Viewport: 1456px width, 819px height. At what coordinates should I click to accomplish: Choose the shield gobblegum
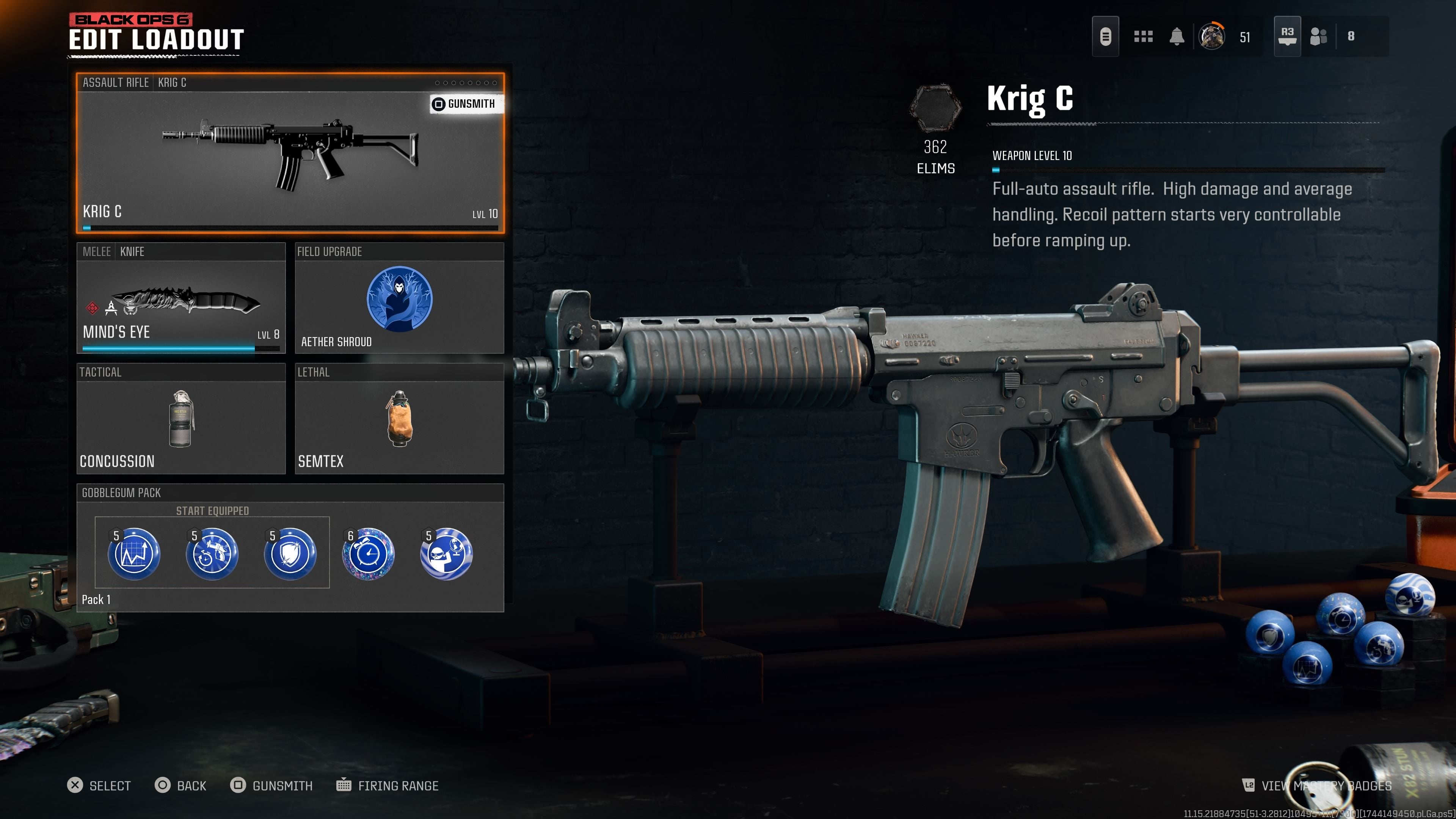(x=290, y=554)
